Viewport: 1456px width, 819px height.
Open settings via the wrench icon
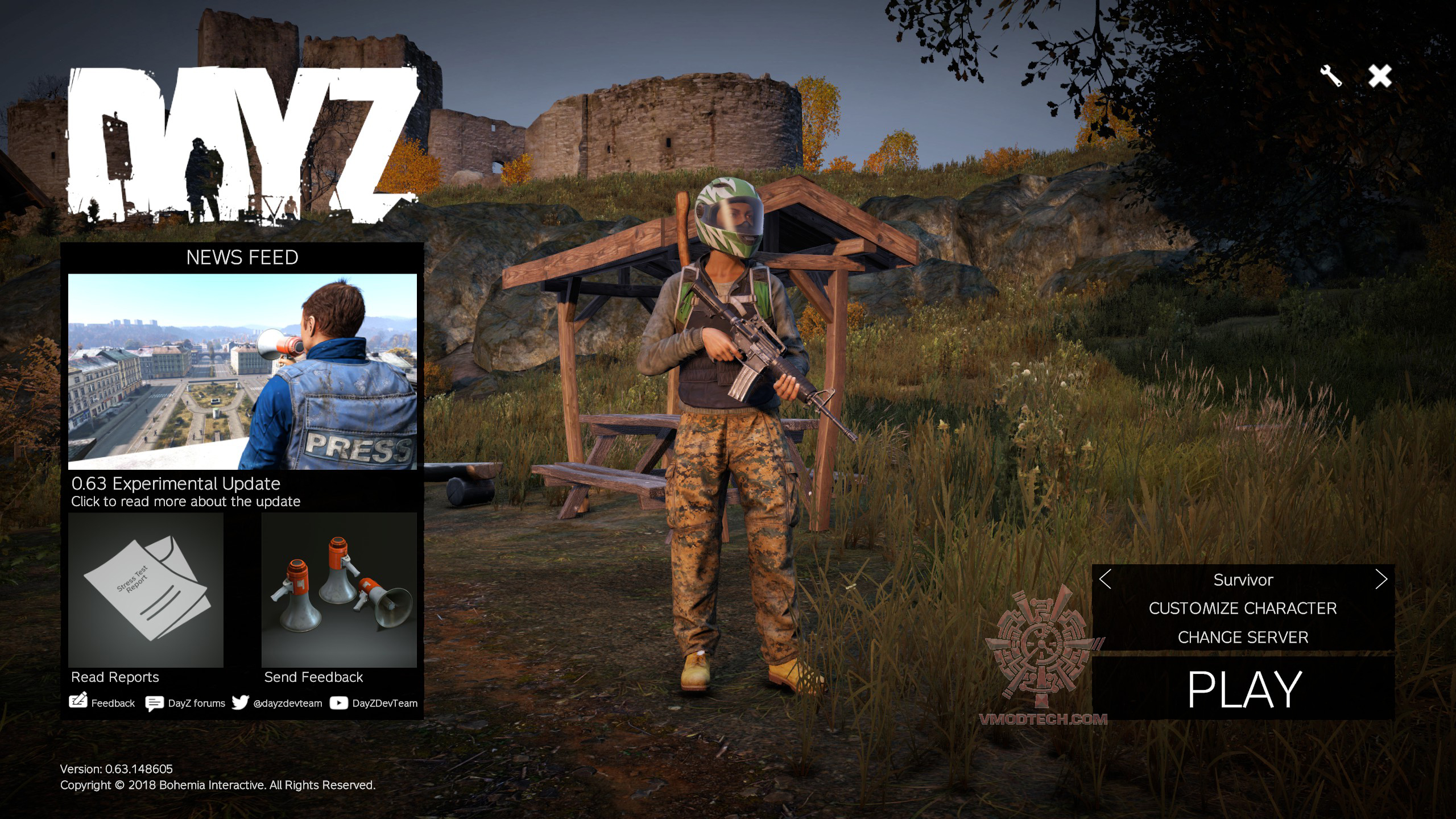tap(1331, 76)
